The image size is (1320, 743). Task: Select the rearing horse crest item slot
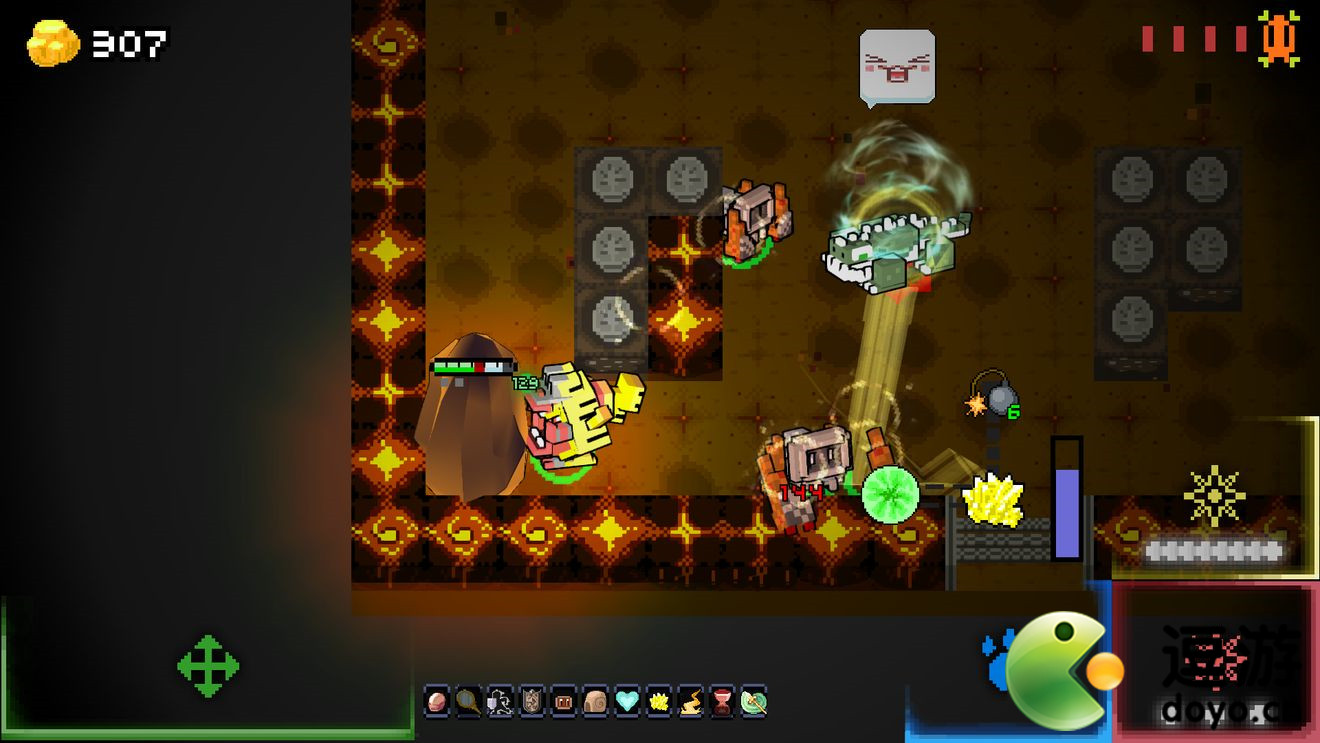500,702
